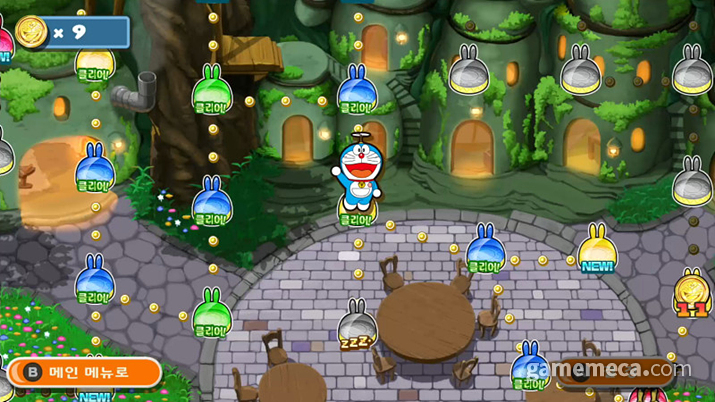This screenshot has width=715, height=402.
Task: Choose the sleeping gray rabbit stage with ZZZ
Action: point(357,328)
